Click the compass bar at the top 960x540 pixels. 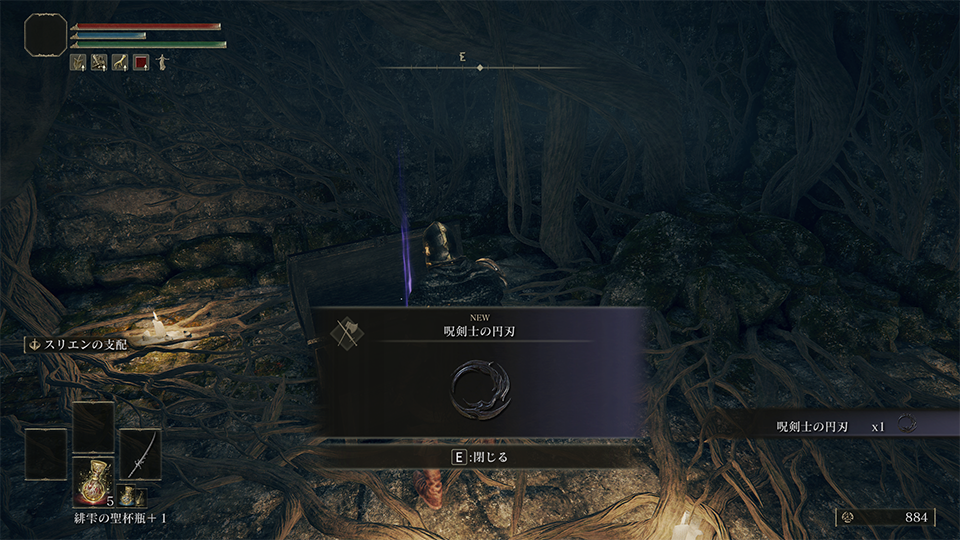point(480,66)
